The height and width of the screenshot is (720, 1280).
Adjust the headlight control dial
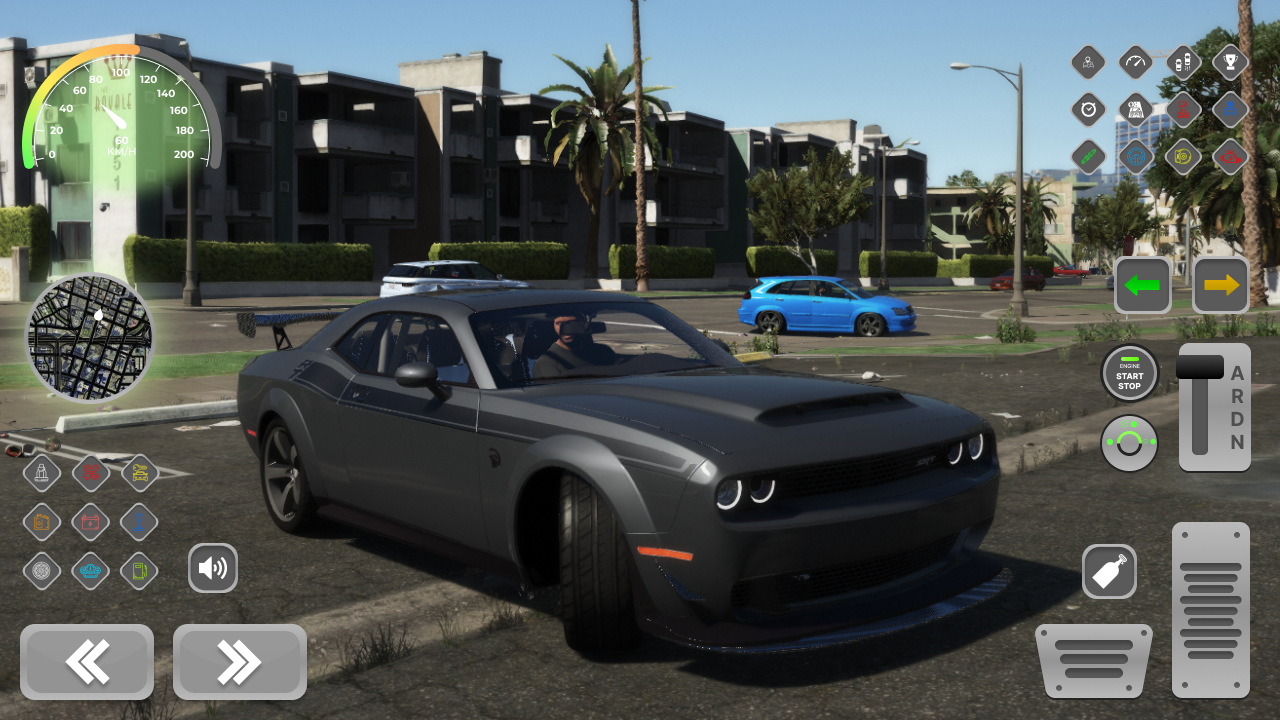pos(1129,443)
